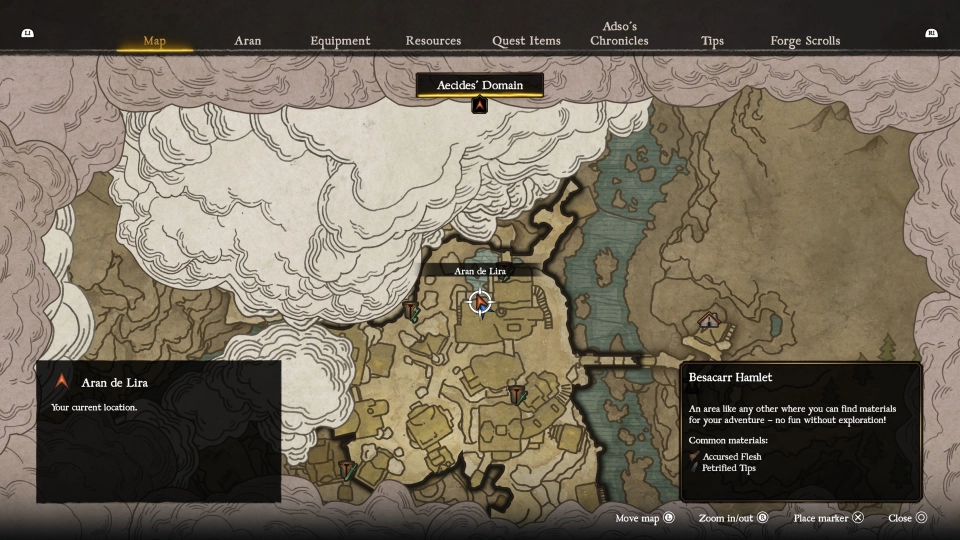Select the Aecides' Domain region banner
Image resolution: width=960 pixels, height=540 pixels.
[x=480, y=85]
